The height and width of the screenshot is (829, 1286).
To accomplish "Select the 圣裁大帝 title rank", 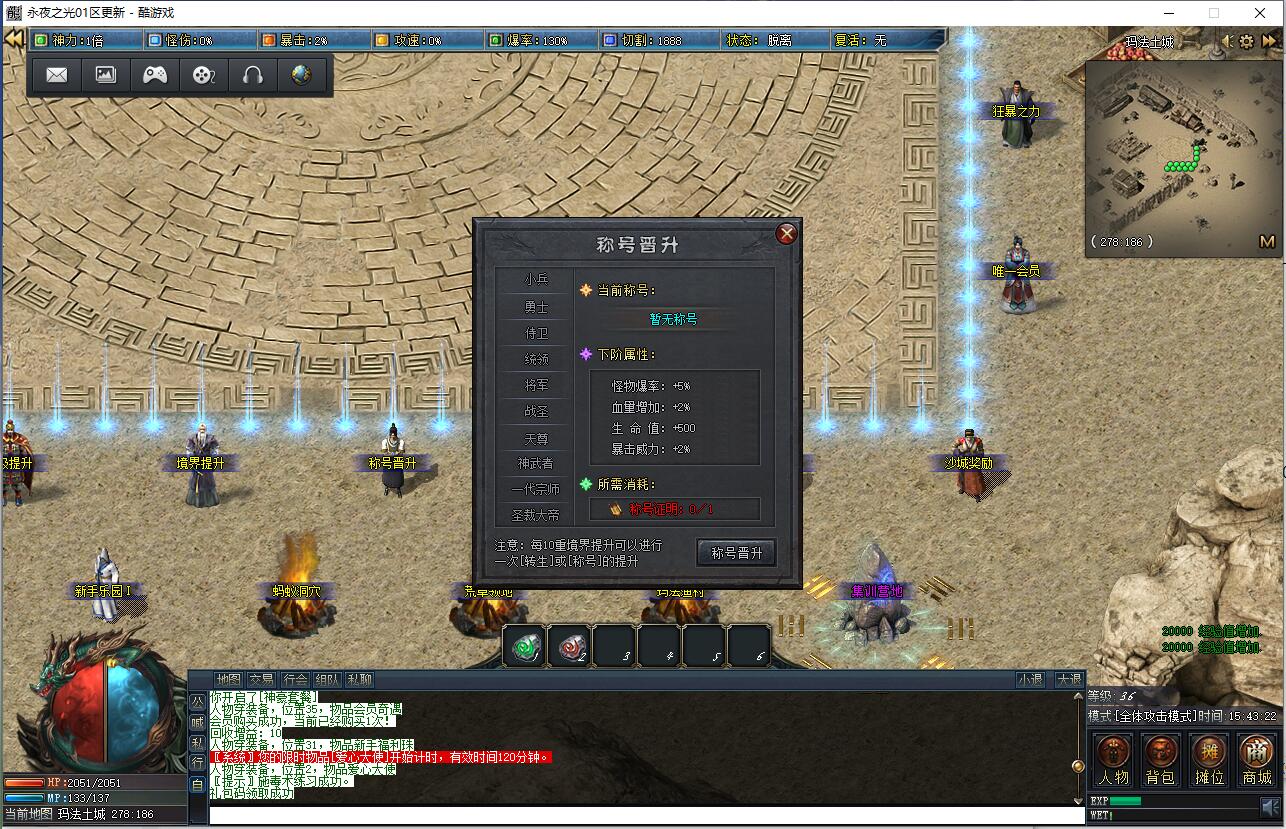I will [538, 515].
